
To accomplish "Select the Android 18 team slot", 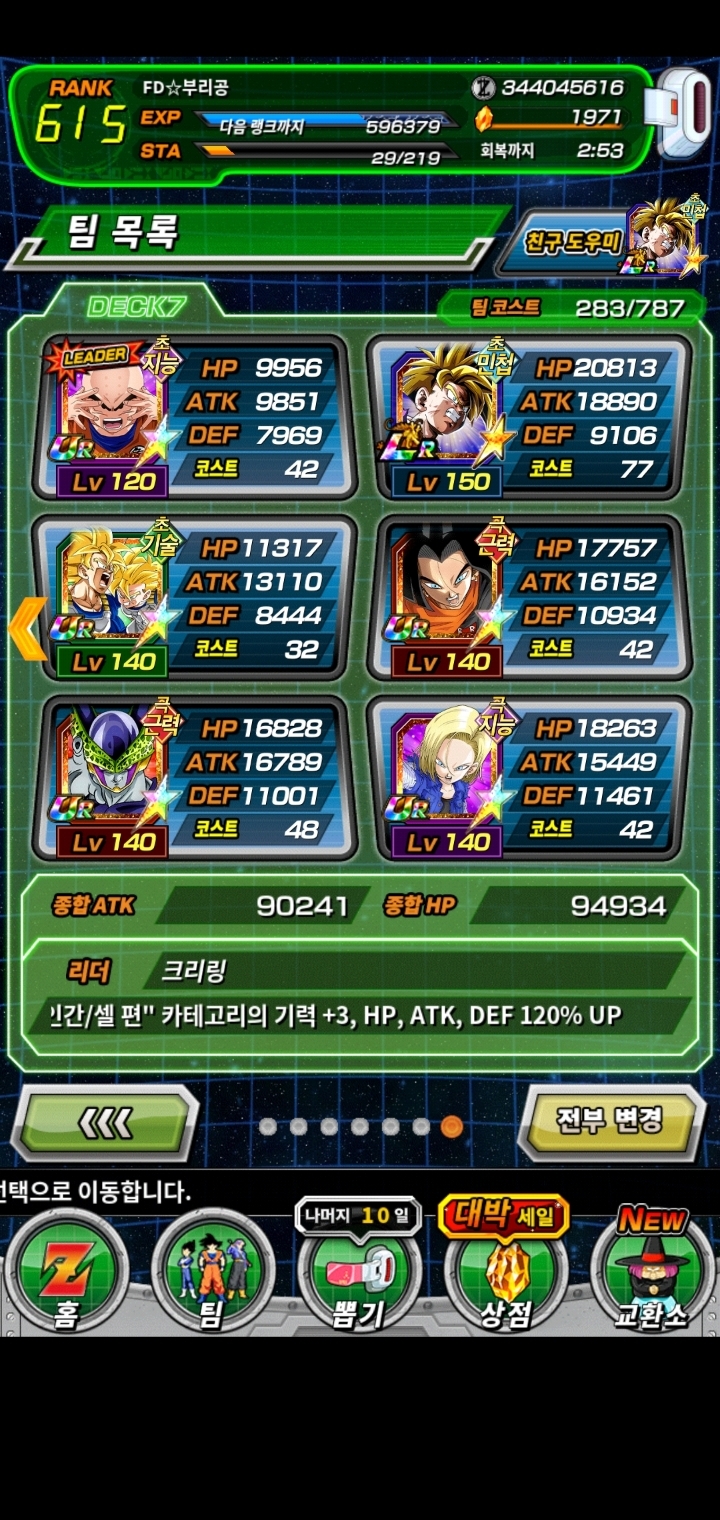I will click(x=528, y=778).
